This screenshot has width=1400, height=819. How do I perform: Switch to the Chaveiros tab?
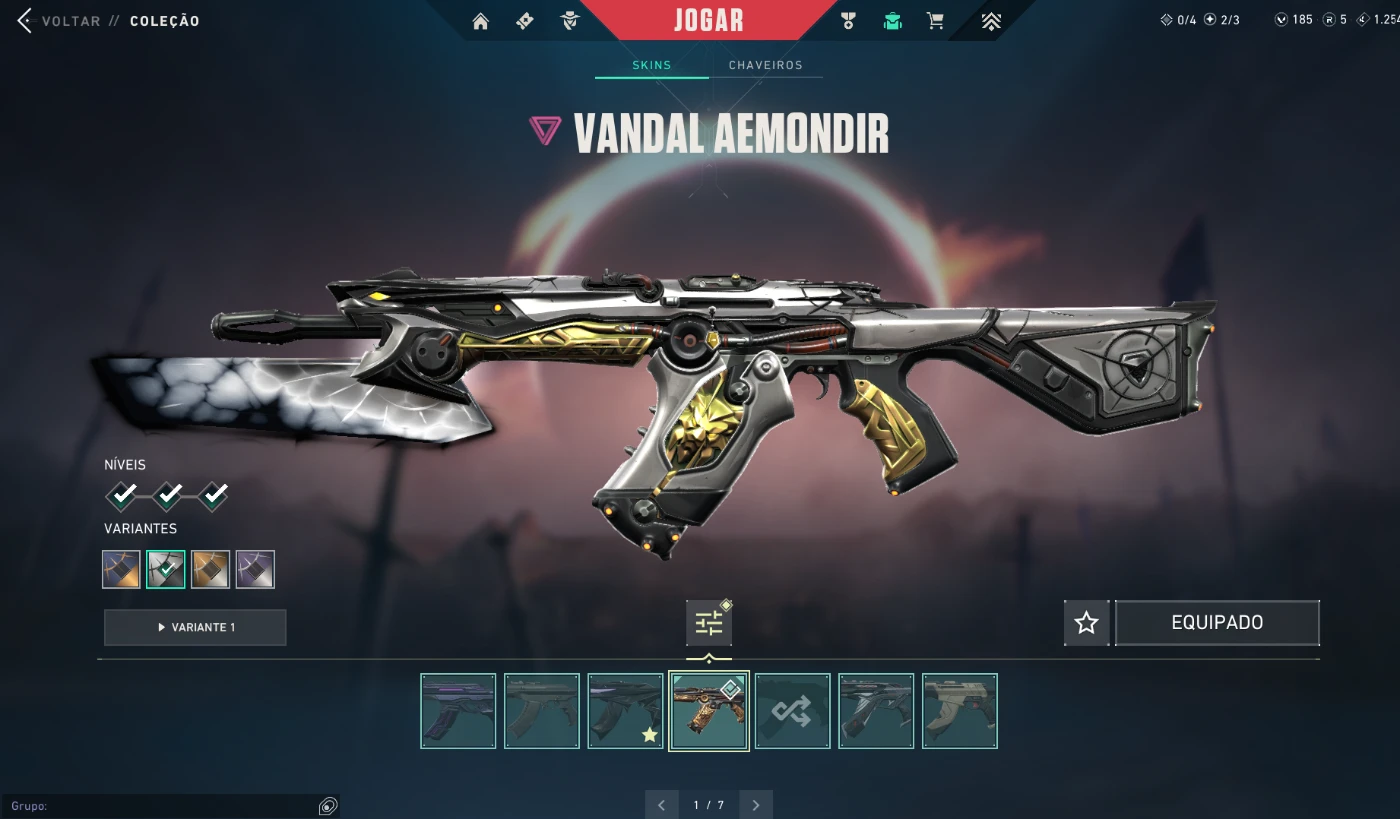(765, 65)
